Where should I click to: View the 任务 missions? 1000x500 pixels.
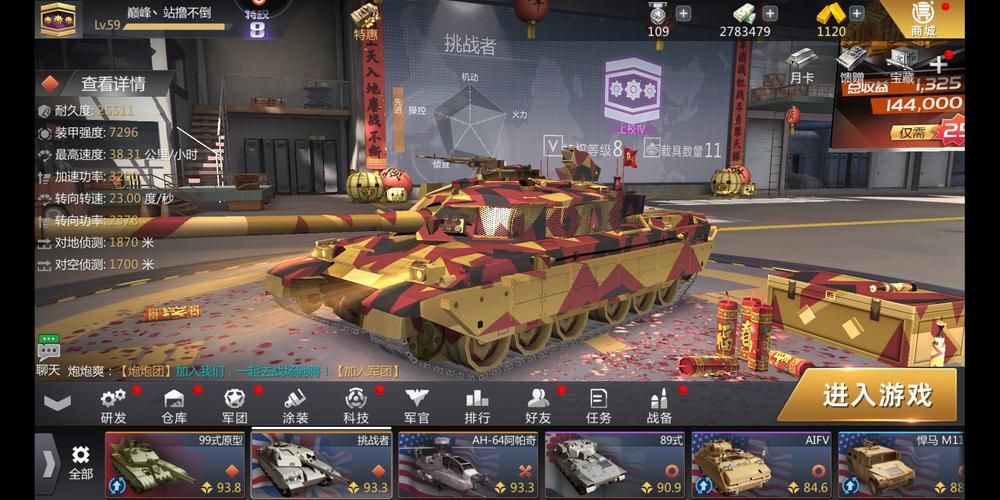point(598,404)
